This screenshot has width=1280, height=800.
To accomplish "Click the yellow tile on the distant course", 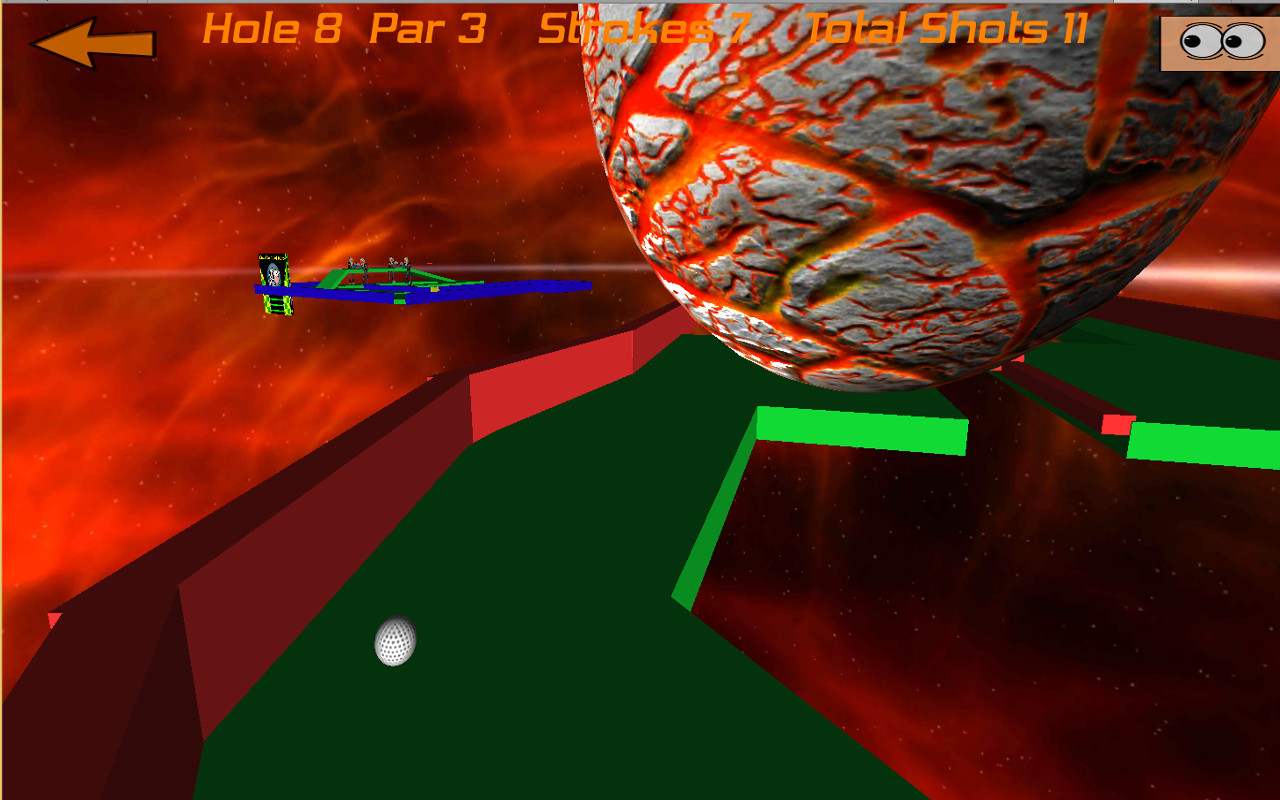I will click(x=434, y=288).
